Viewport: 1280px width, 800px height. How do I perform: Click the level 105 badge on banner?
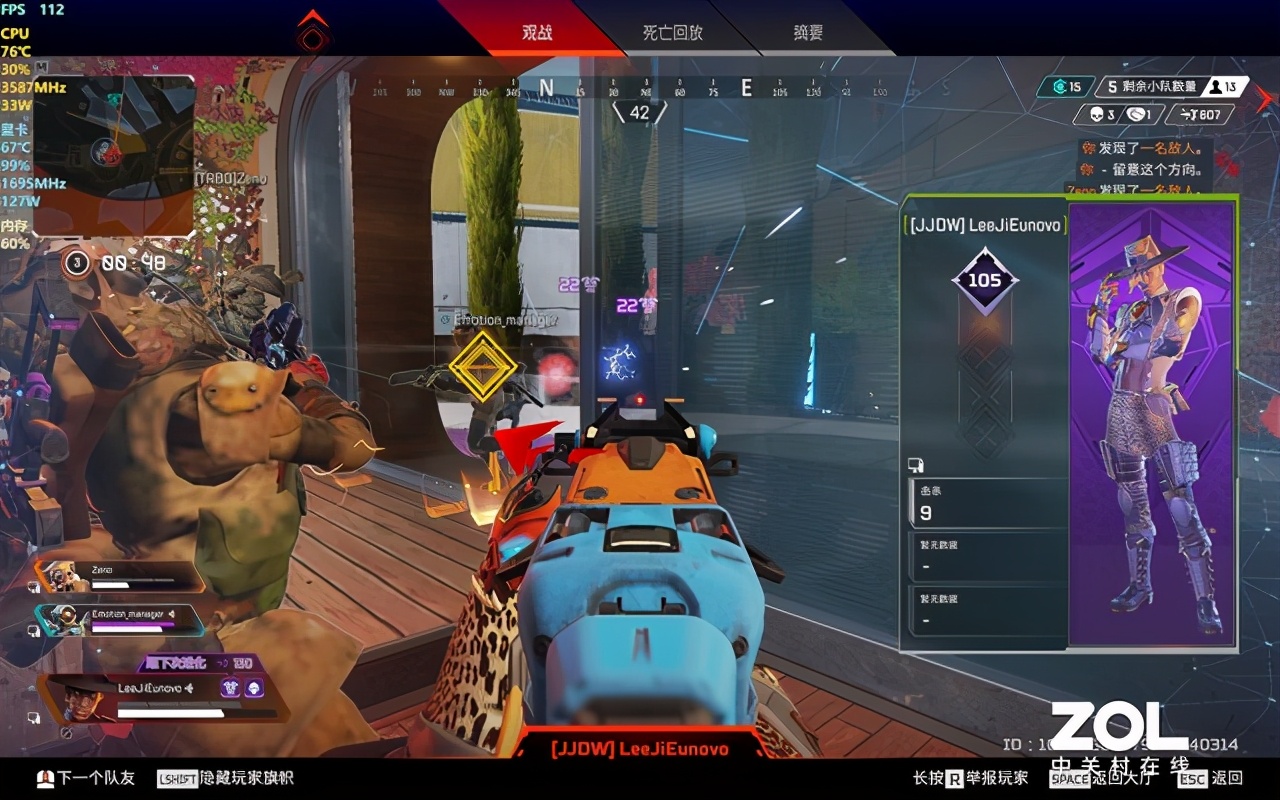click(x=984, y=281)
